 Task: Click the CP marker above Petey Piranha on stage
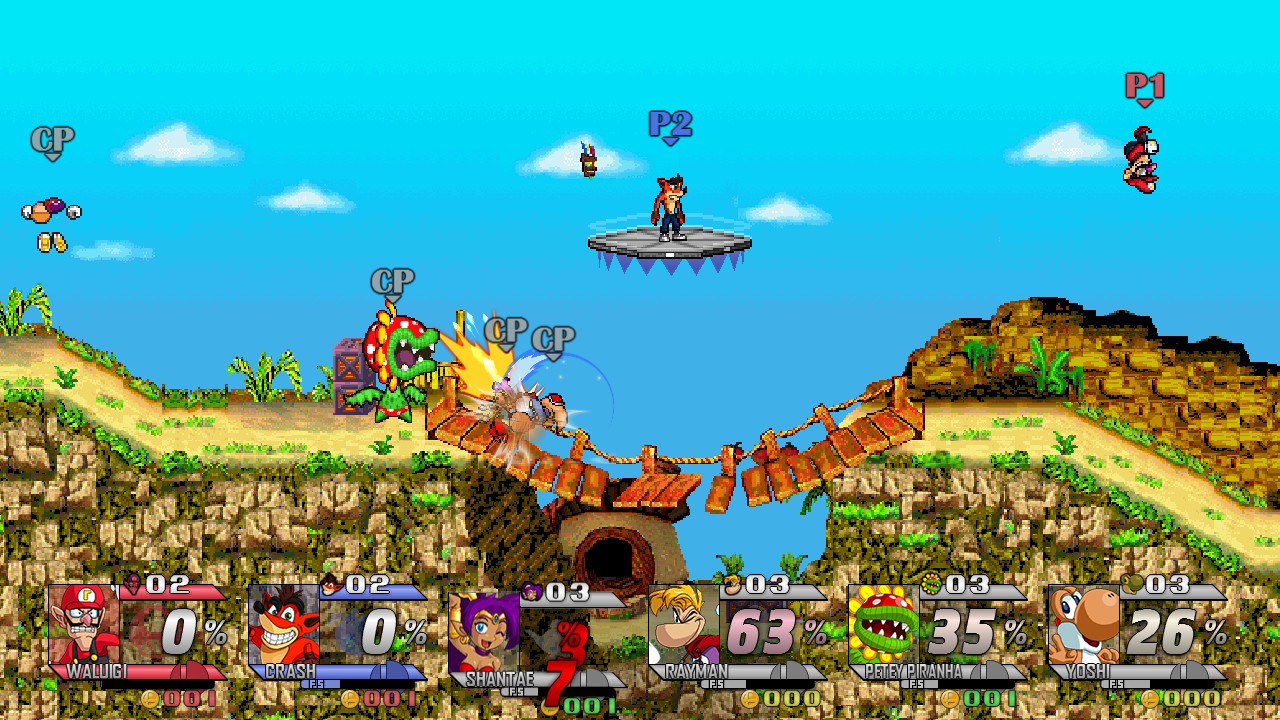click(394, 278)
